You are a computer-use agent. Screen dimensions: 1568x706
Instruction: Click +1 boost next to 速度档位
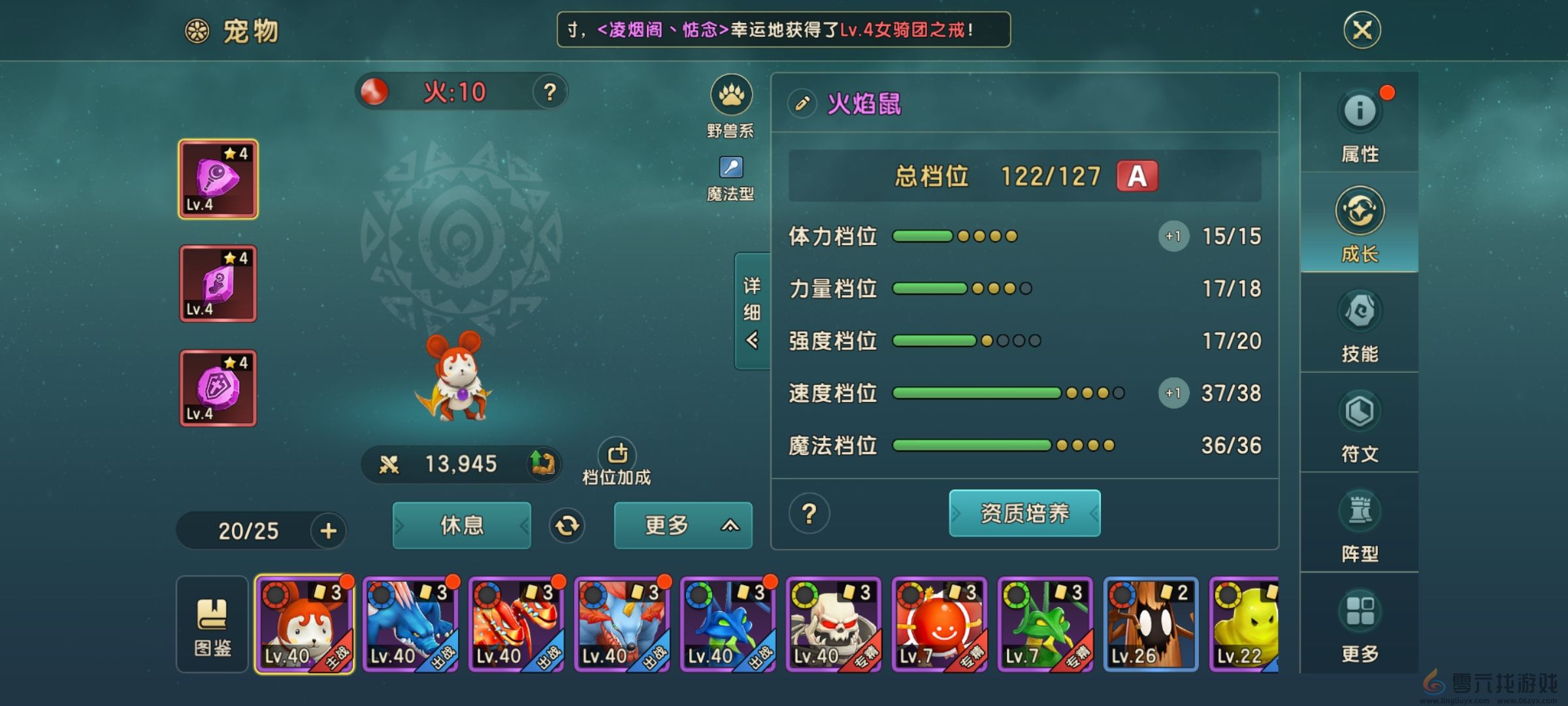pyautogui.click(x=1173, y=393)
